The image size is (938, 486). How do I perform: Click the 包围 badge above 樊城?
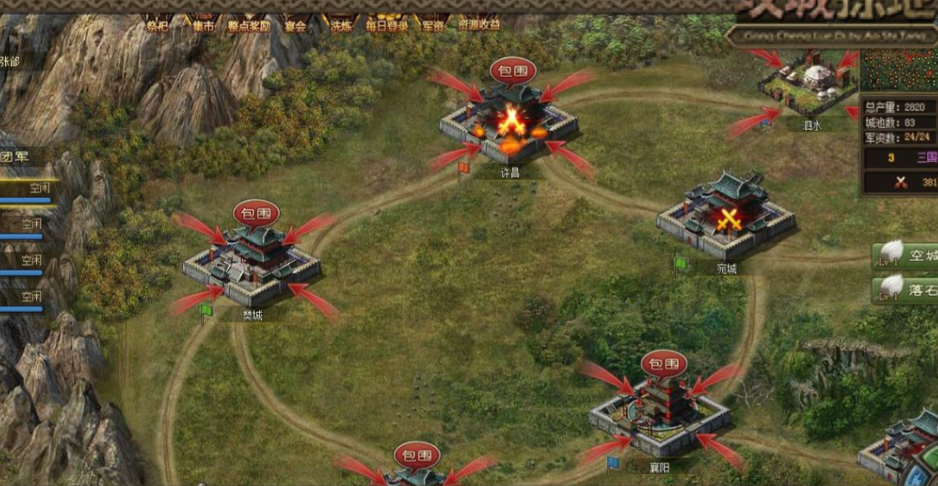[256, 212]
